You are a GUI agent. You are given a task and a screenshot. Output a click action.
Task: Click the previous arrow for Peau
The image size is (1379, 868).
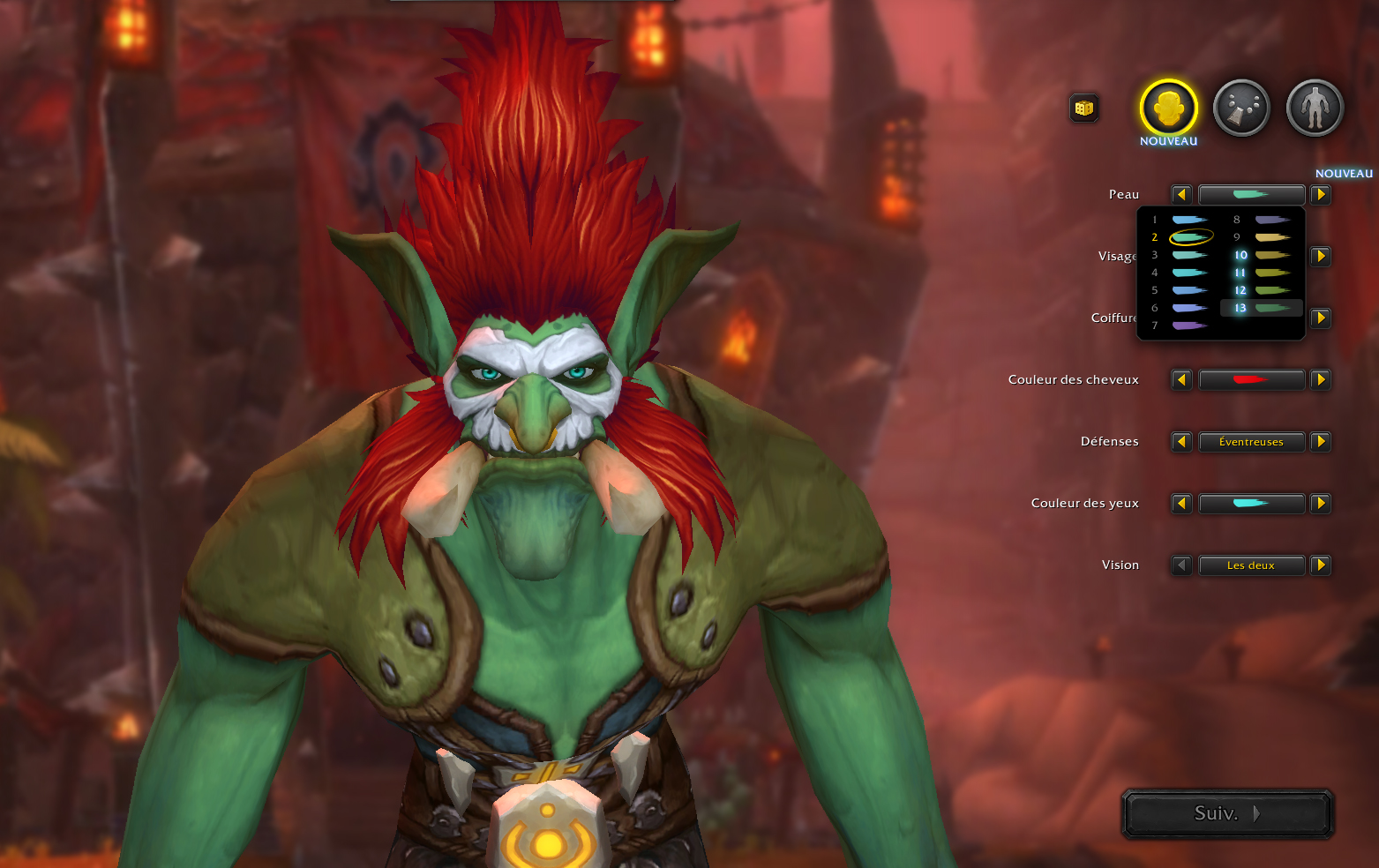[1181, 195]
